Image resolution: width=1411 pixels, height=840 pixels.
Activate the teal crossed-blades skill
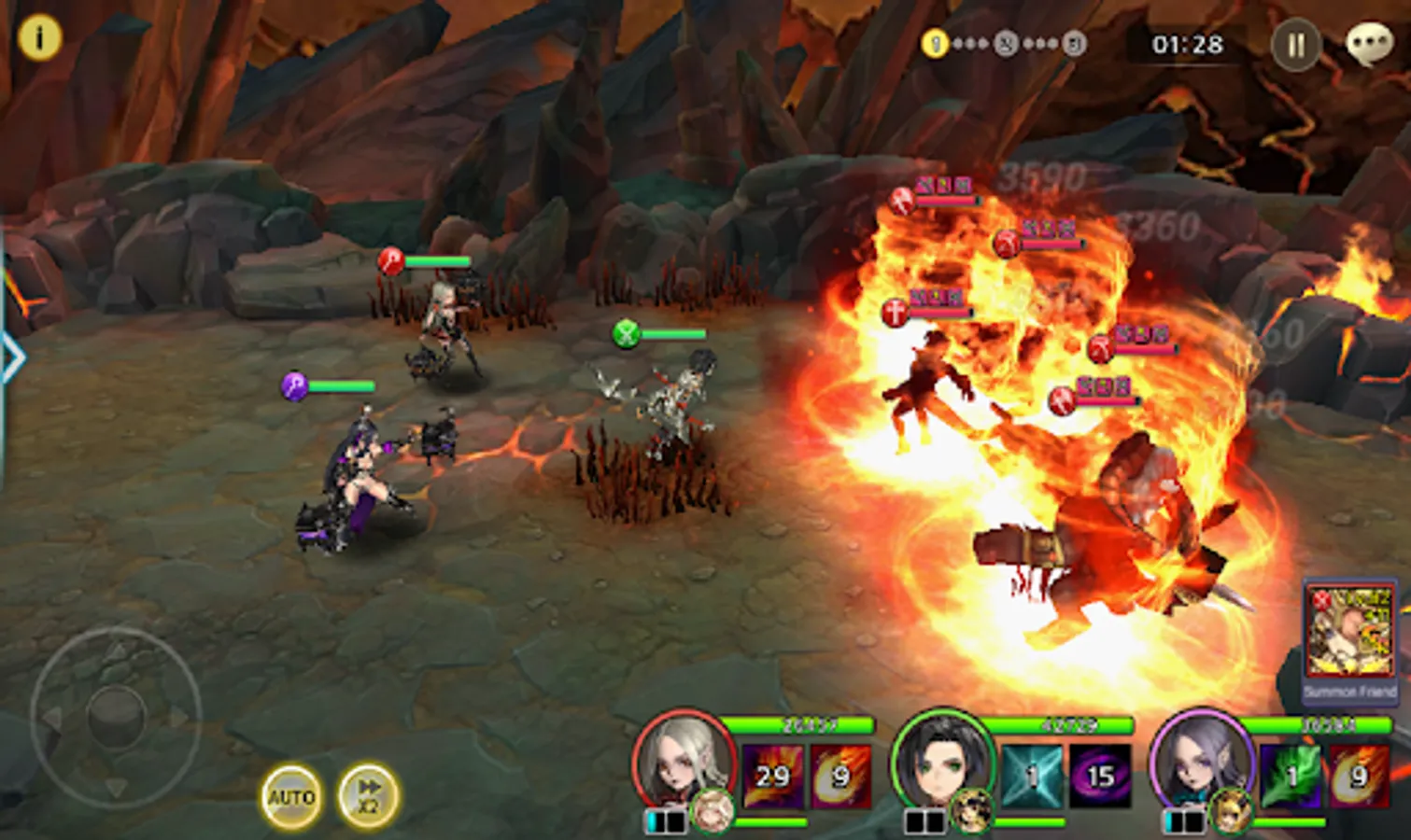(x=1032, y=776)
